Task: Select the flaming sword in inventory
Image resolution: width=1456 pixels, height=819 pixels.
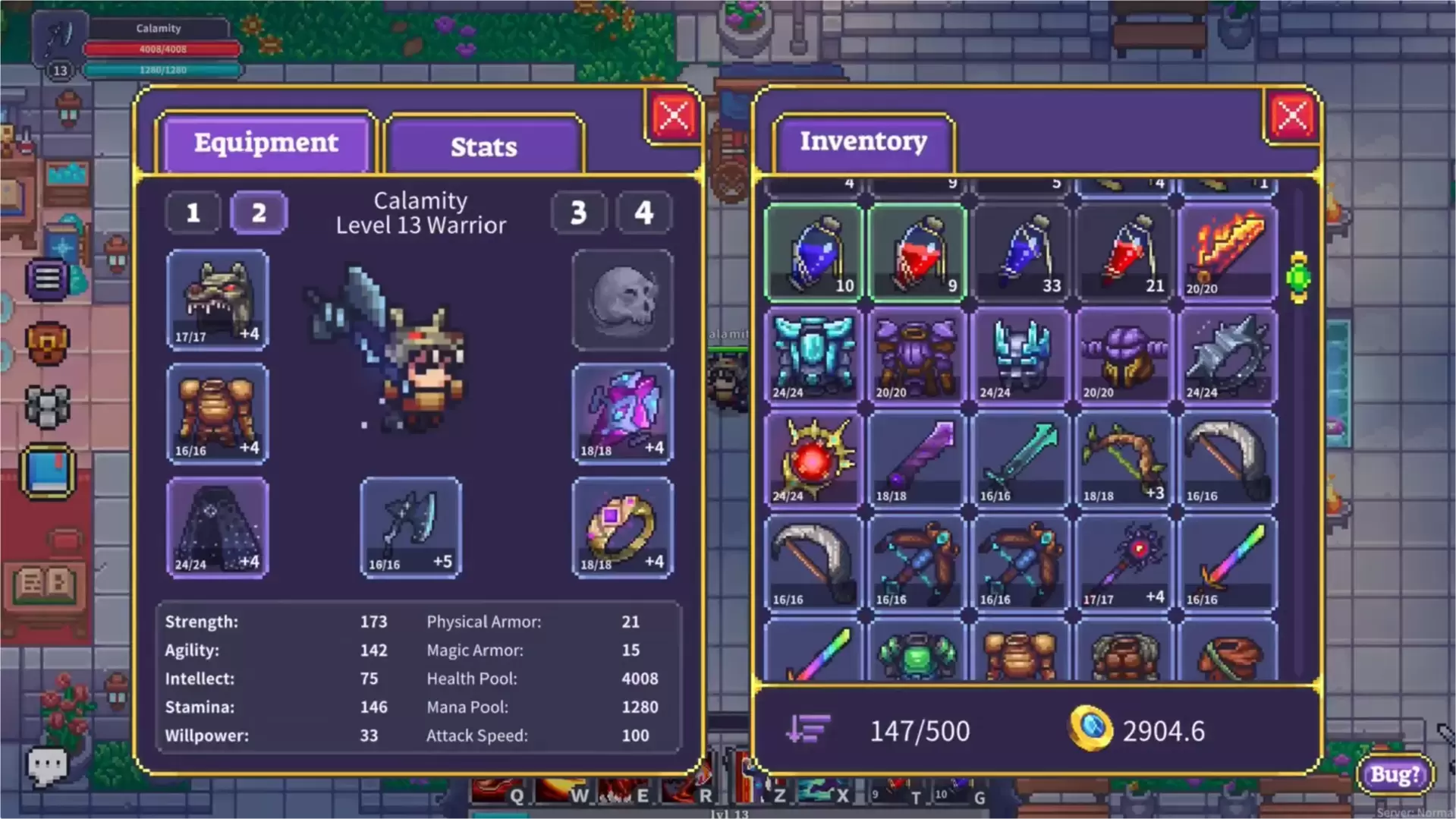Action: point(1227,254)
